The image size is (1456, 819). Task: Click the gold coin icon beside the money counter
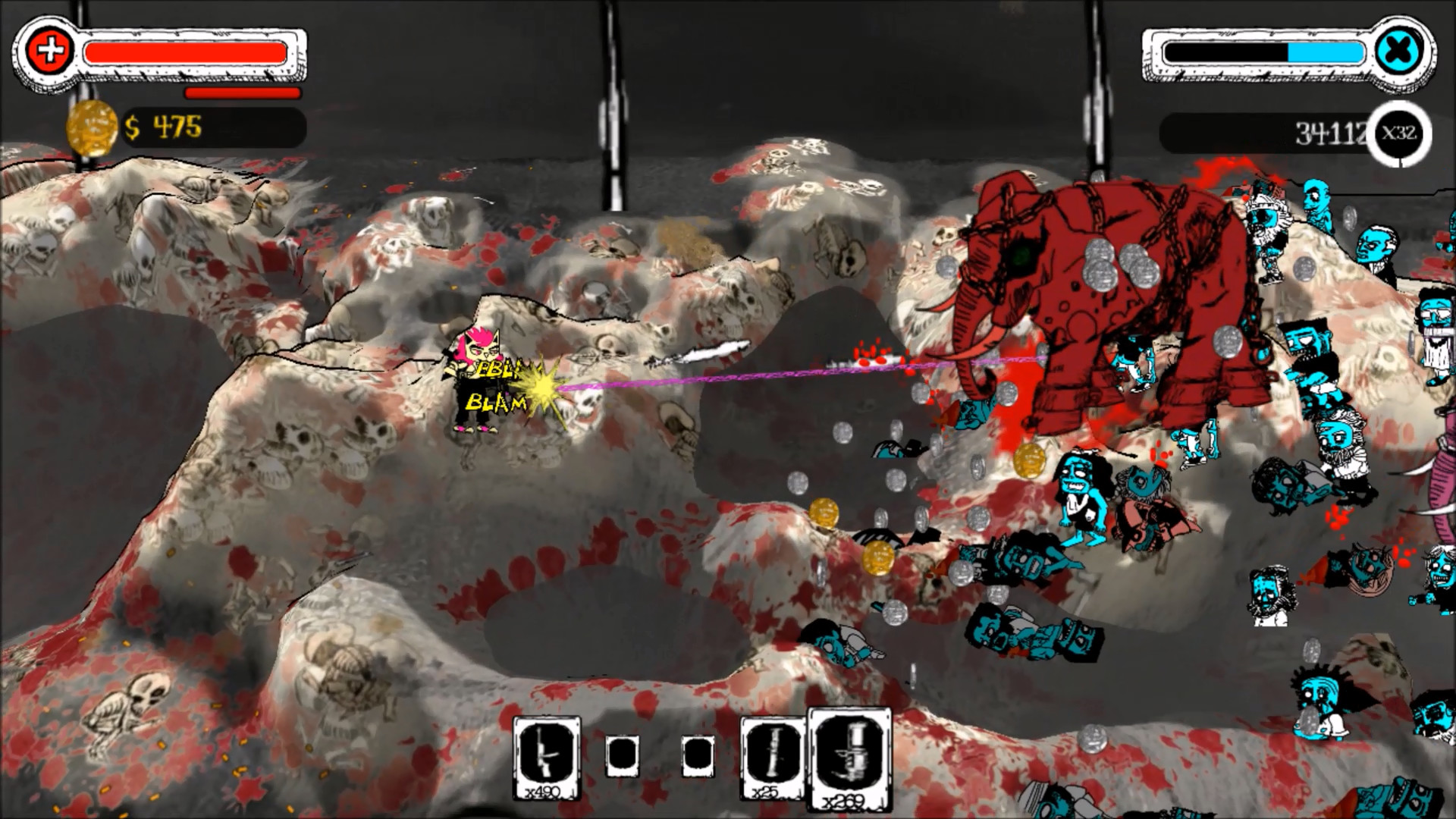93,127
